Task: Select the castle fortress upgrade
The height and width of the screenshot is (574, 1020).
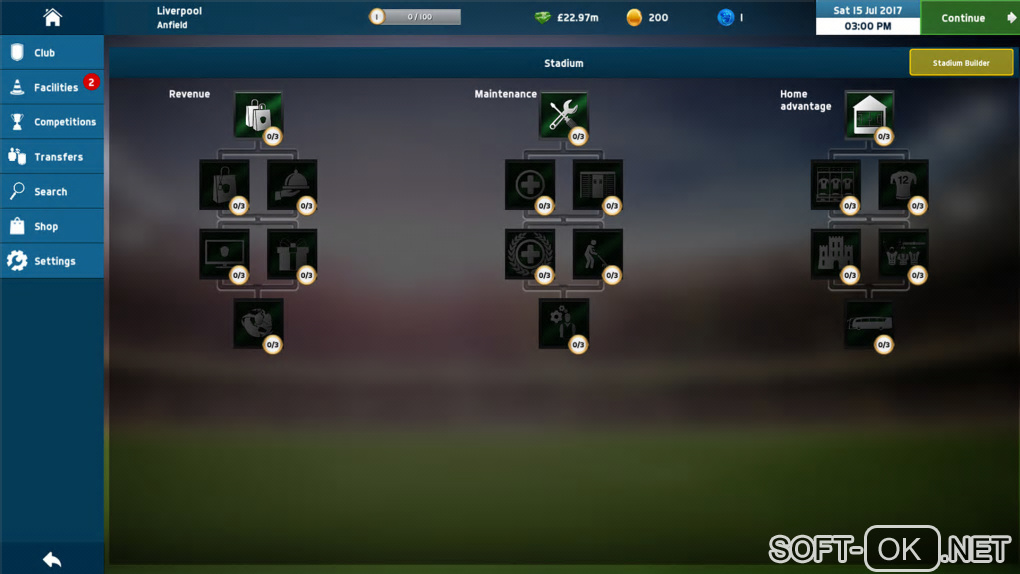Action: coord(835,254)
